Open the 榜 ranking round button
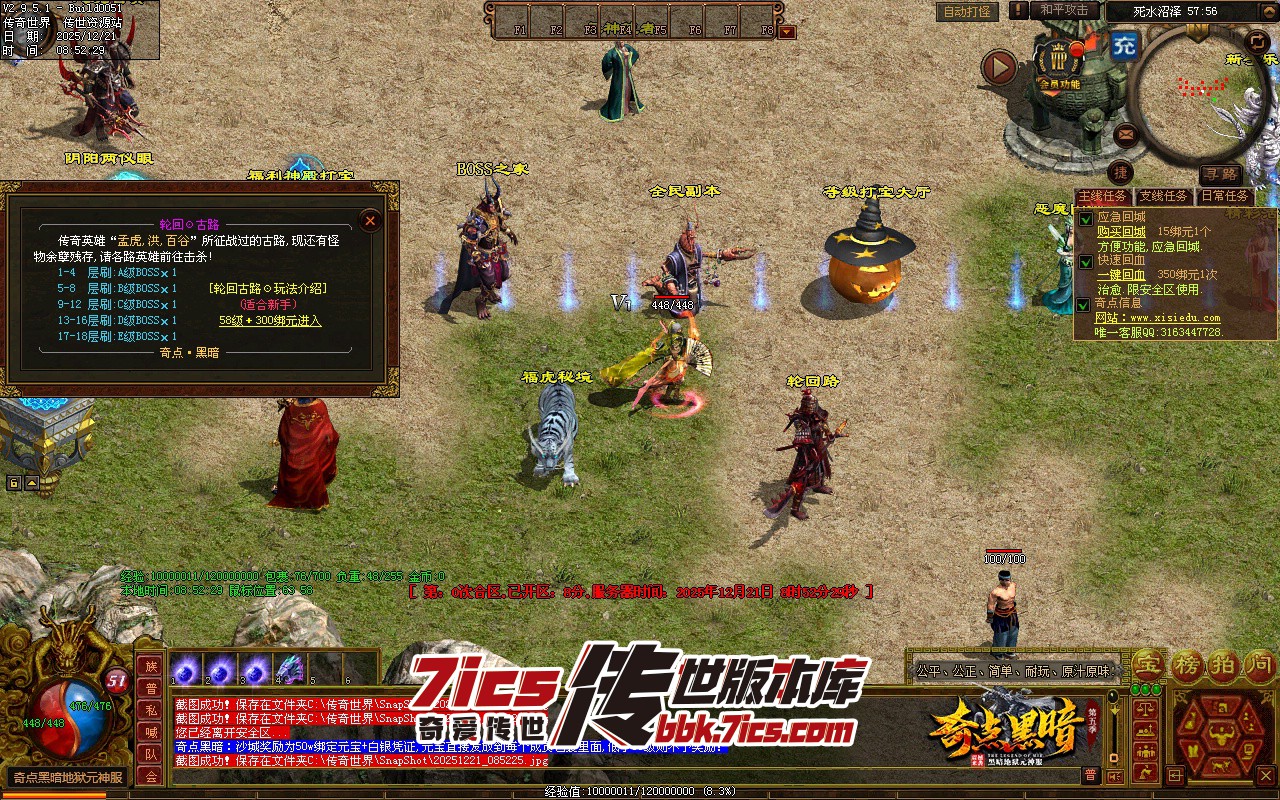1280x800 pixels. tap(1186, 664)
